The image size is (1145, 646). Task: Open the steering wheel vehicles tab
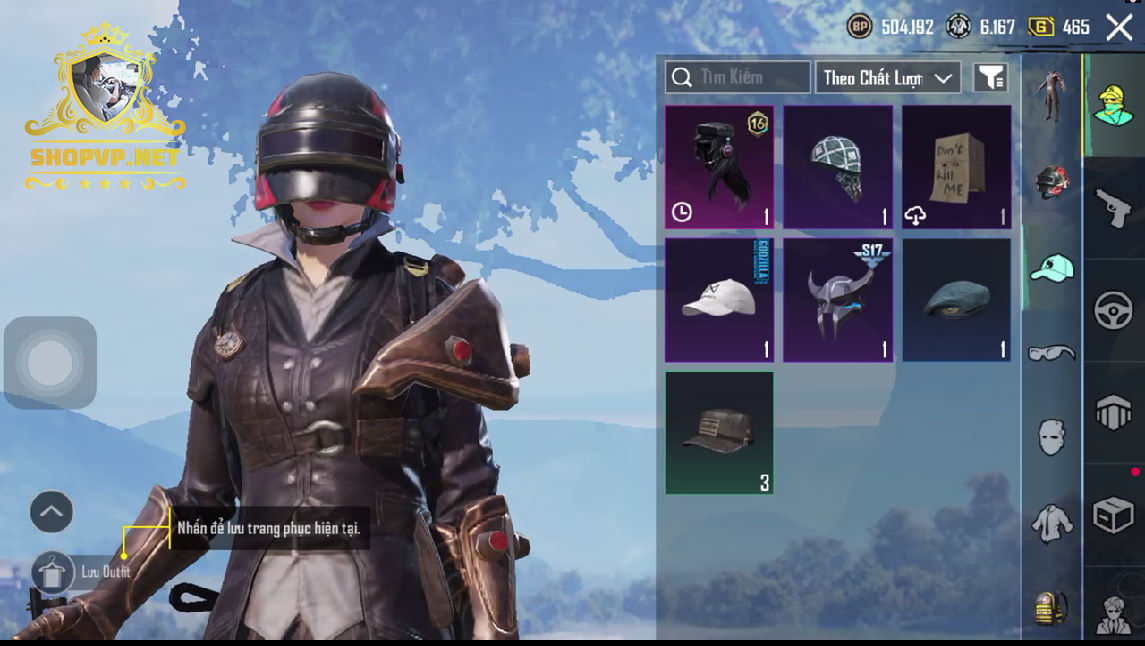tap(1113, 311)
